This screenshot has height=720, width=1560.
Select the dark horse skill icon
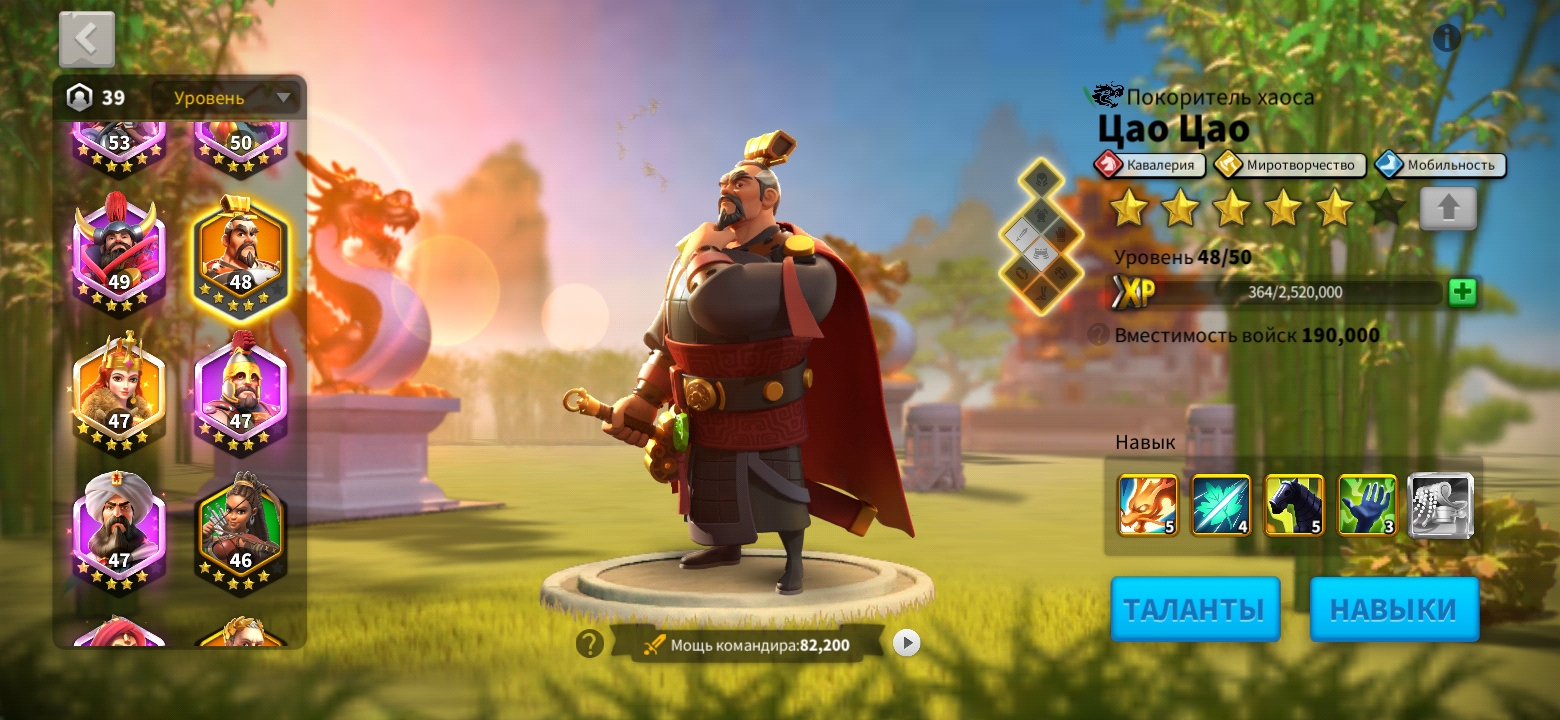point(1294,506)
